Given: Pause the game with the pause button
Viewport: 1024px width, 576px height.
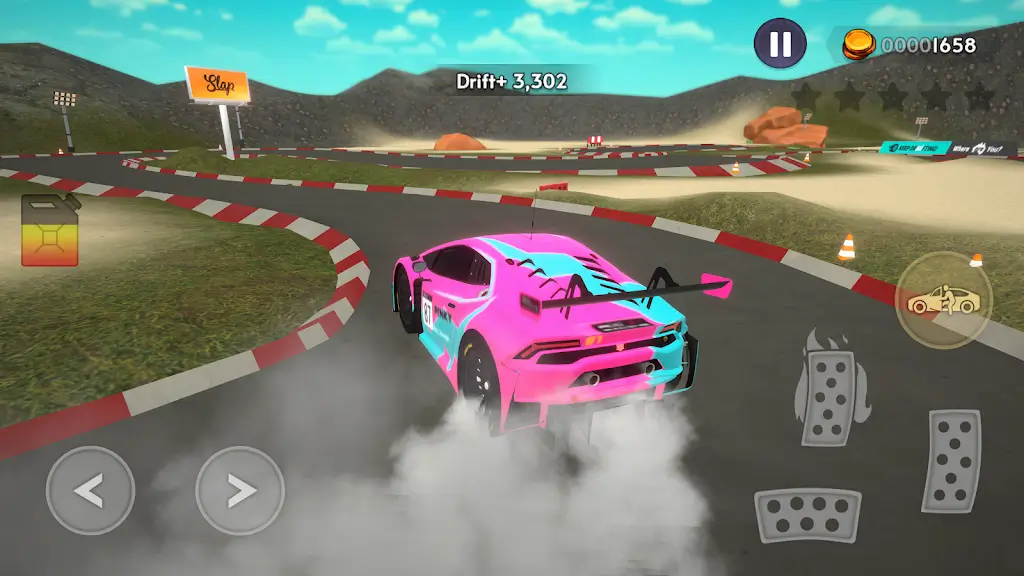Looking at the screenshot, I should click(x=780, y=44).
